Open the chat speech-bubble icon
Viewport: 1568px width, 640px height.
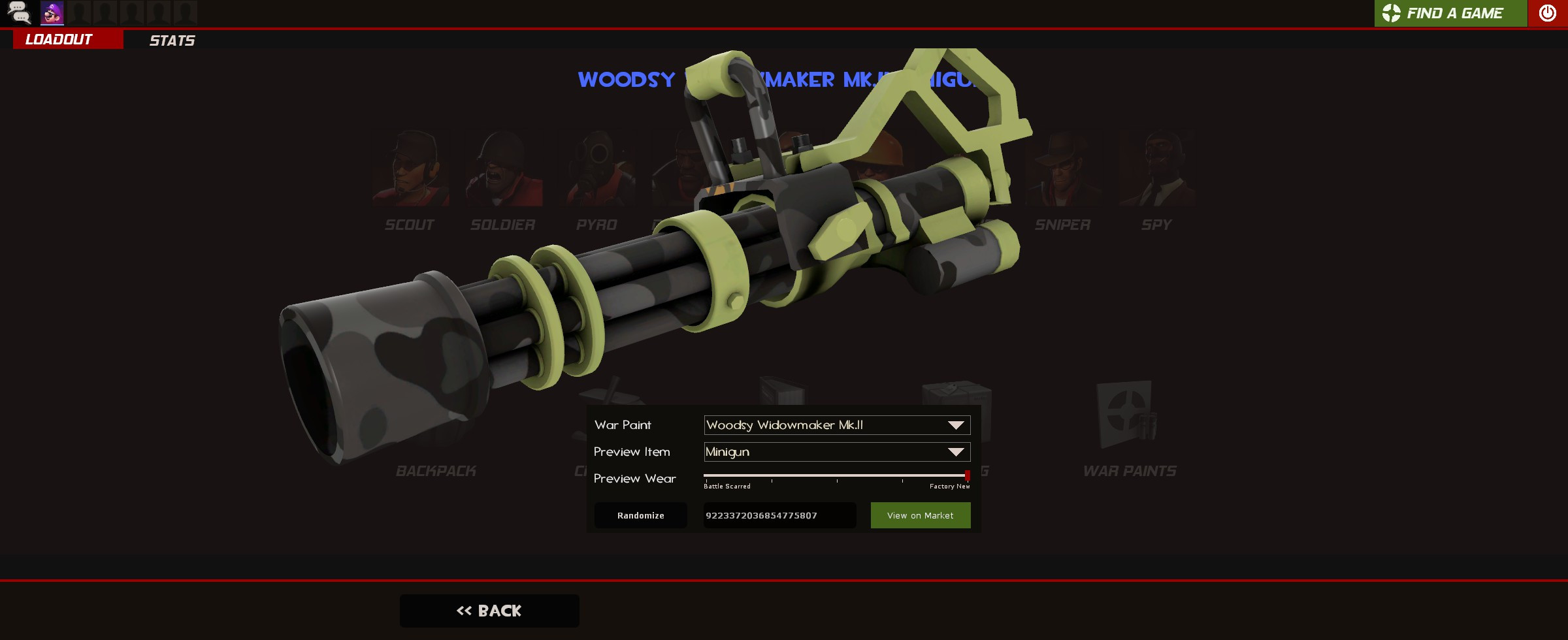pos(20,12)
